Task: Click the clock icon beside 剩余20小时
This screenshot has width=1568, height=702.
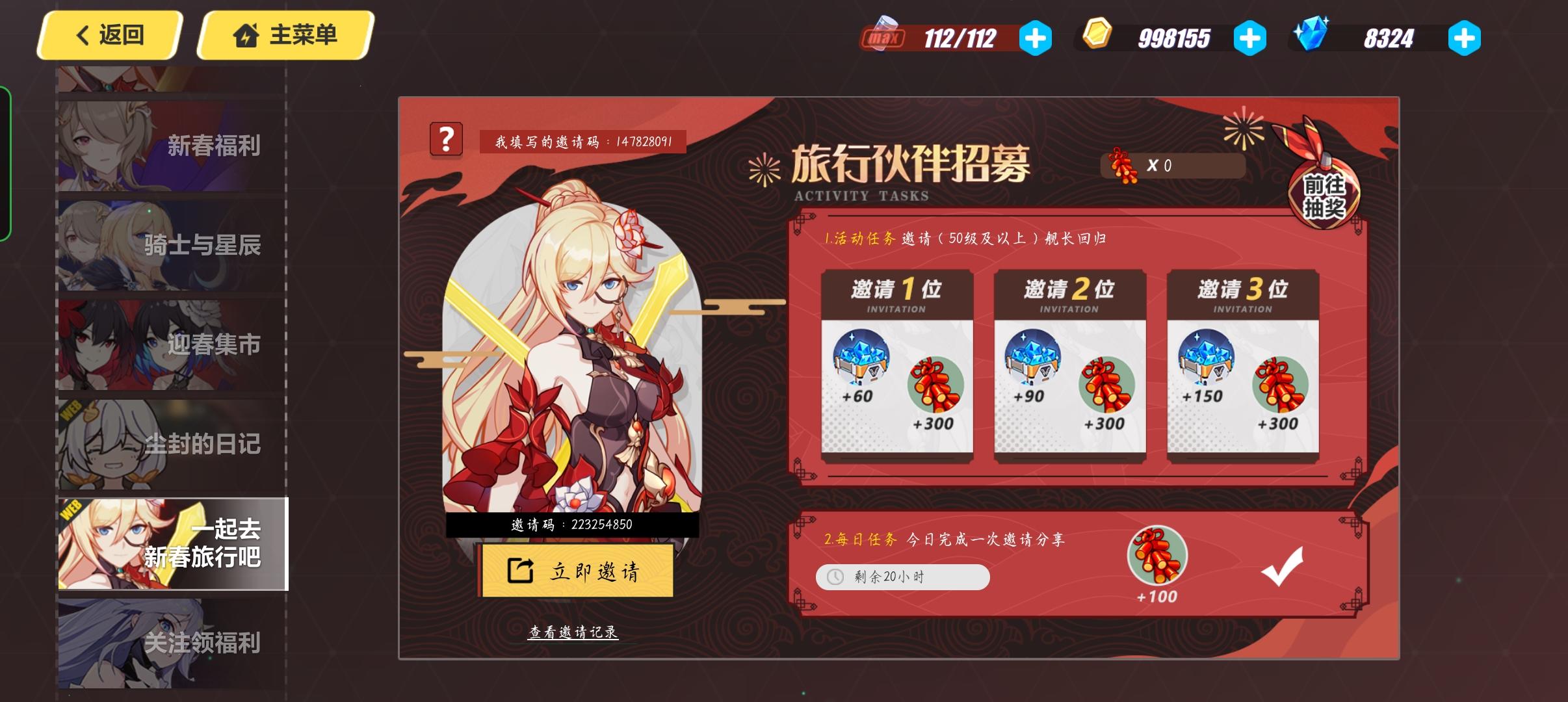Action: pyautogui.click(x=836, y=577)
